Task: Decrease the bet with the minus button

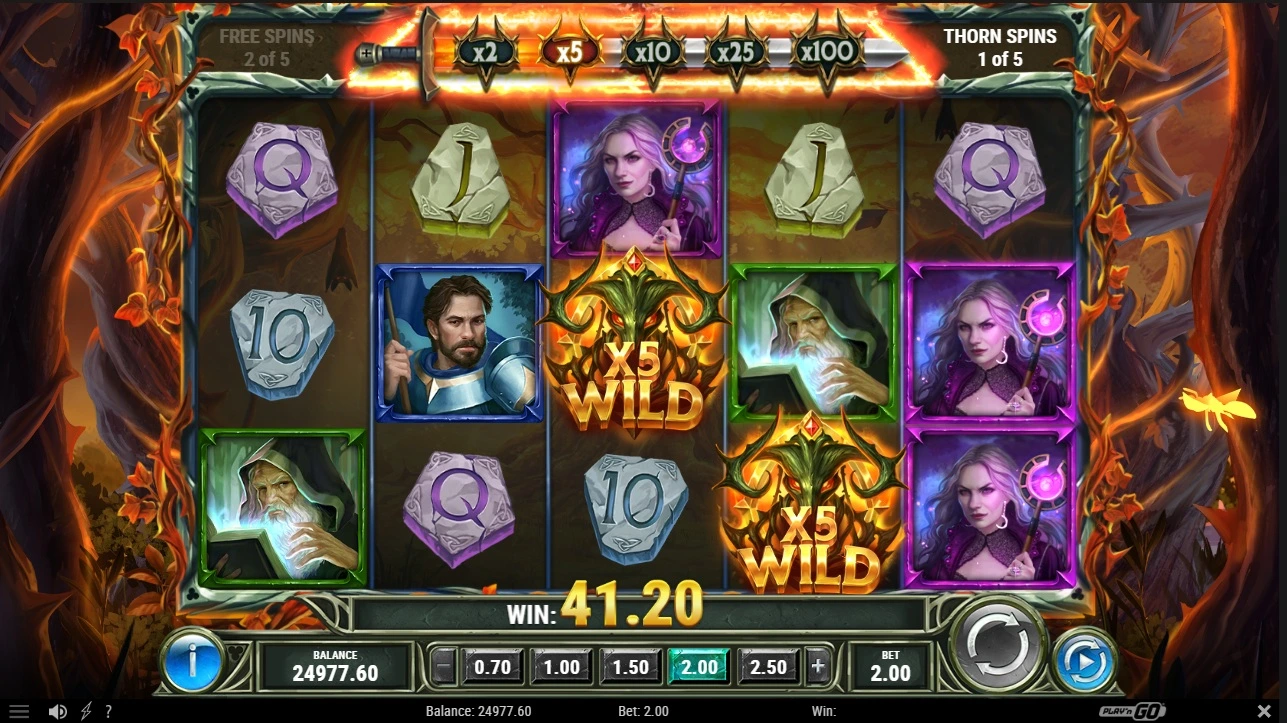Action: pyautogui.click(x=444, y=666)
